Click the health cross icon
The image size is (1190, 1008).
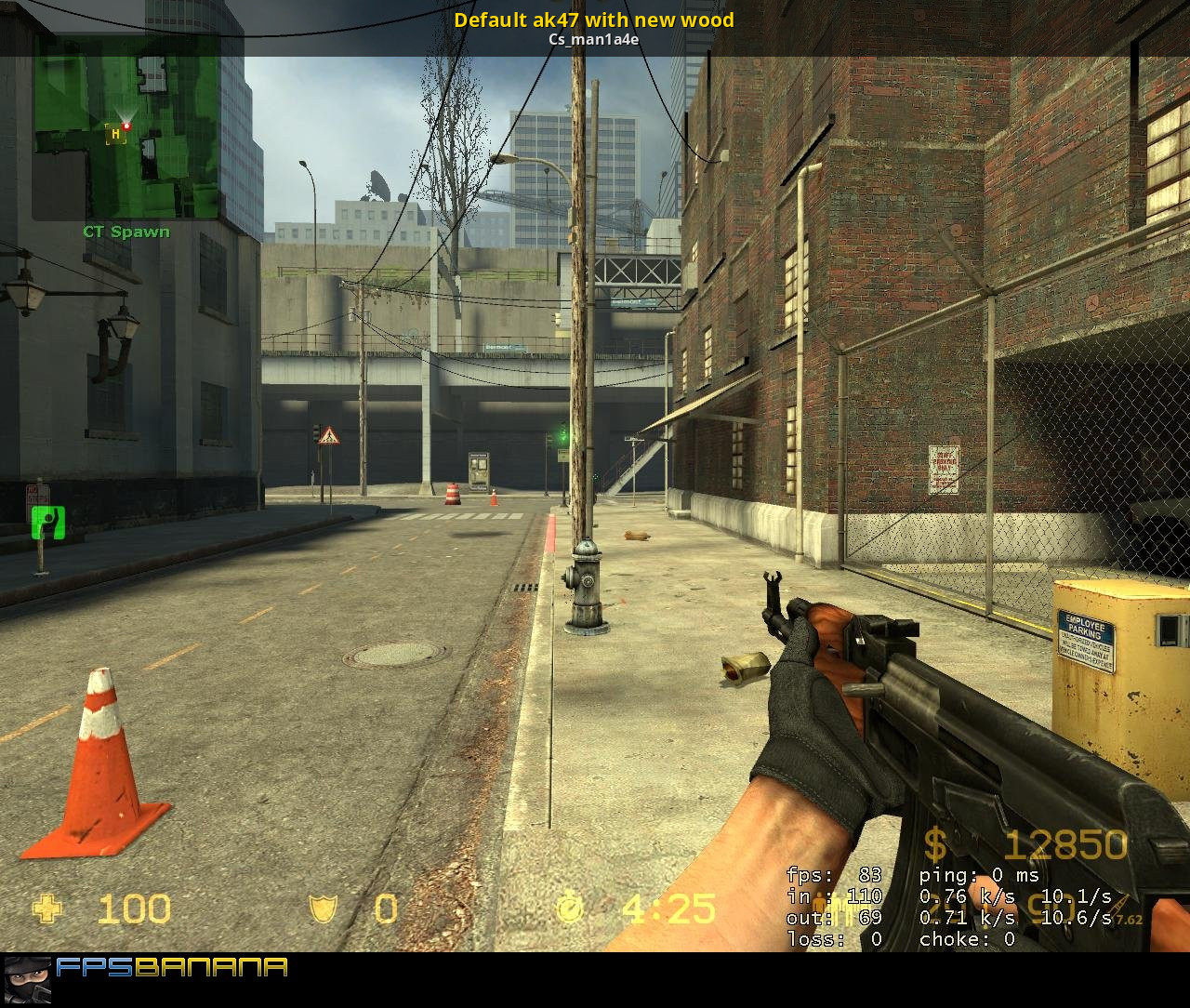click(48, 909)
